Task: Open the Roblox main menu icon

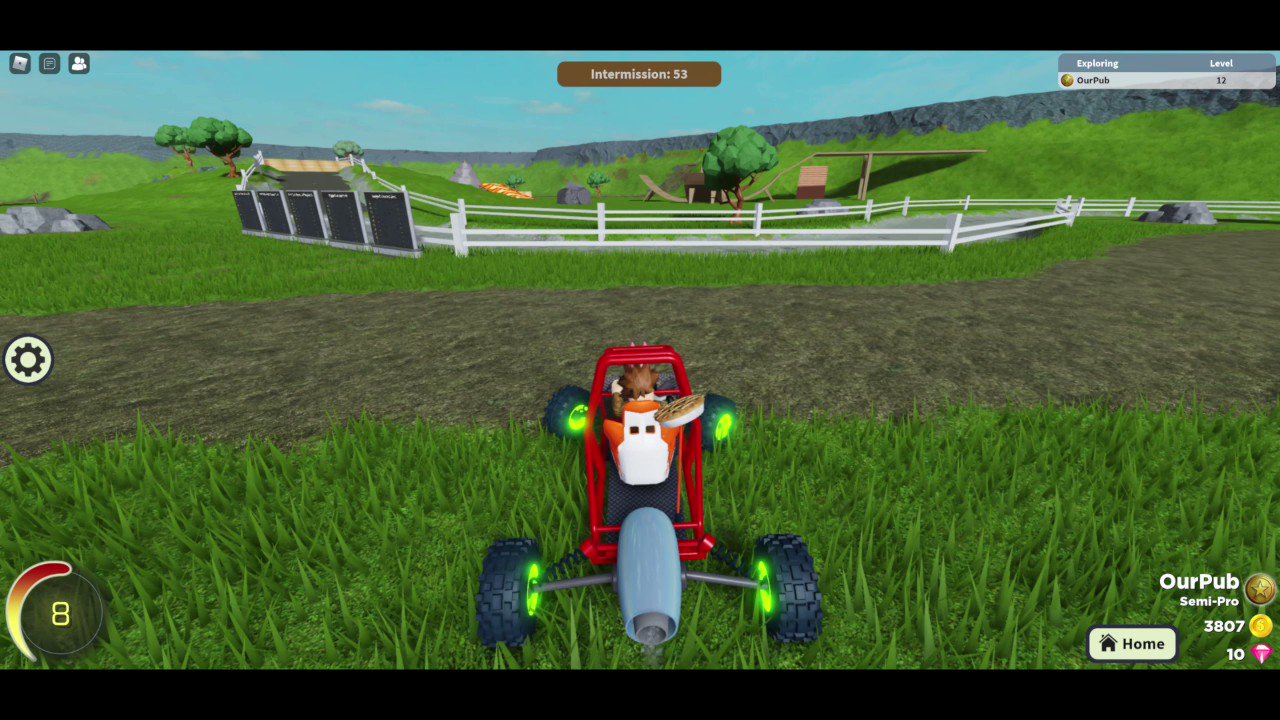Action: [19, 63]
